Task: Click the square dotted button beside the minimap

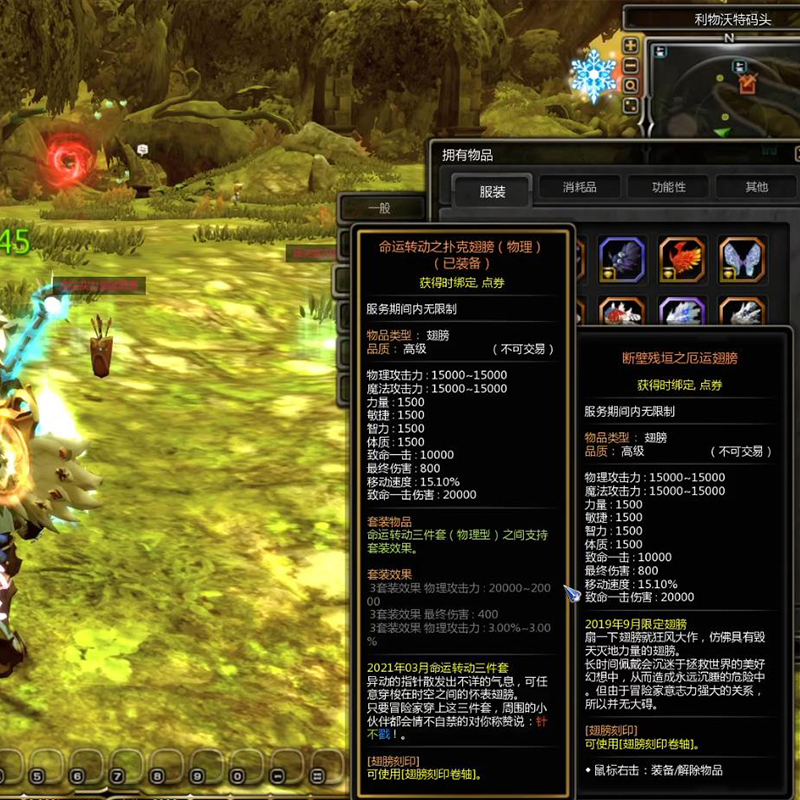Action: coord(631,106)
